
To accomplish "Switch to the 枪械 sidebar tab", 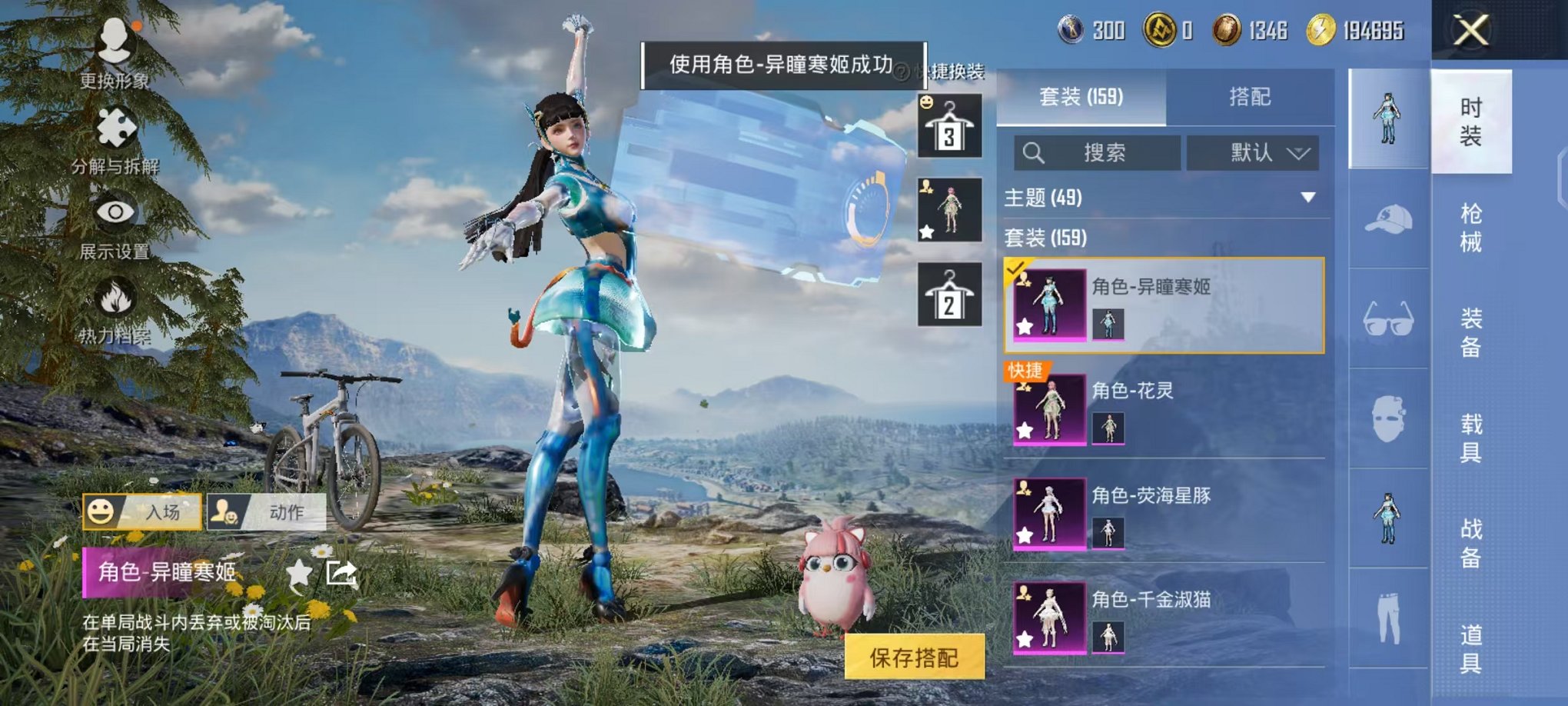I will (1472, 231).
